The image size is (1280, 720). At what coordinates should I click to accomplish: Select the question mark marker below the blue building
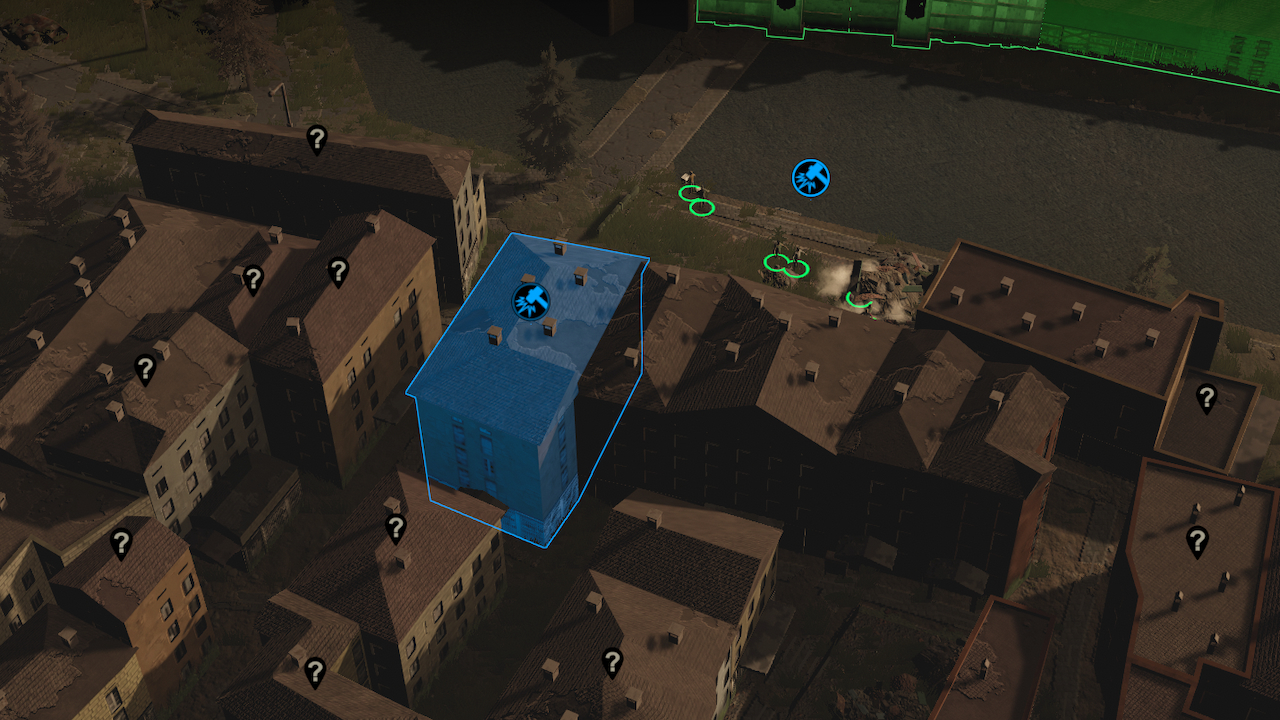(x=394, y=527)
